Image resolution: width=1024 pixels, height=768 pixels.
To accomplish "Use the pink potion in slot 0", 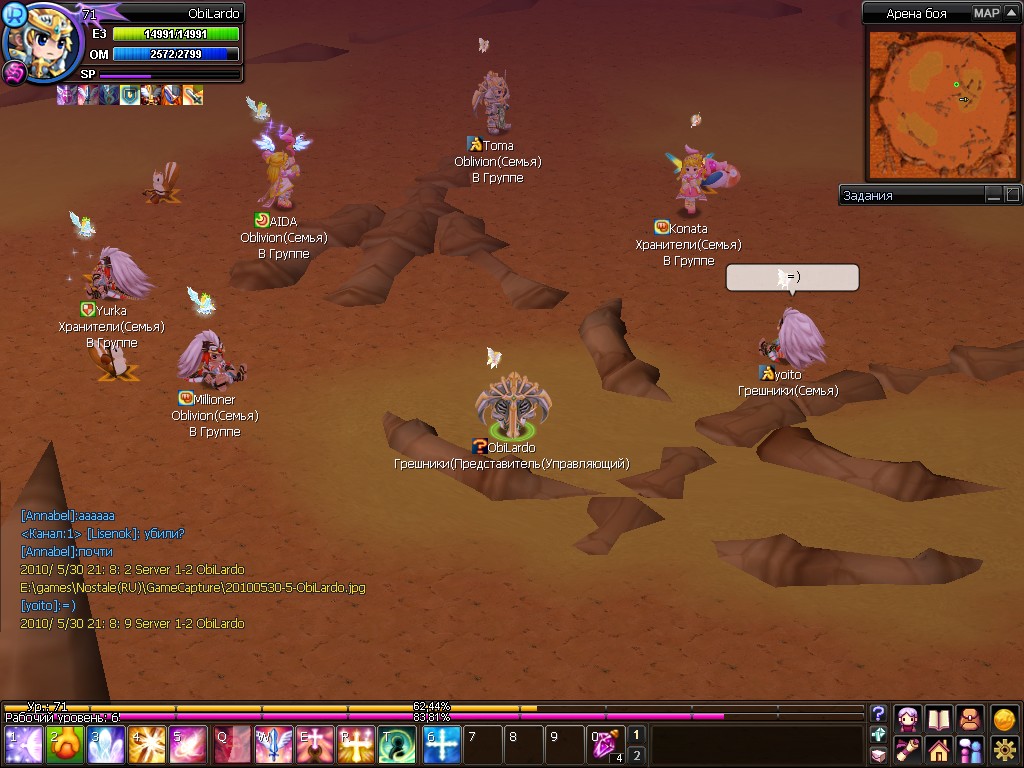I will pyautogui.click(x=606, y=745).
